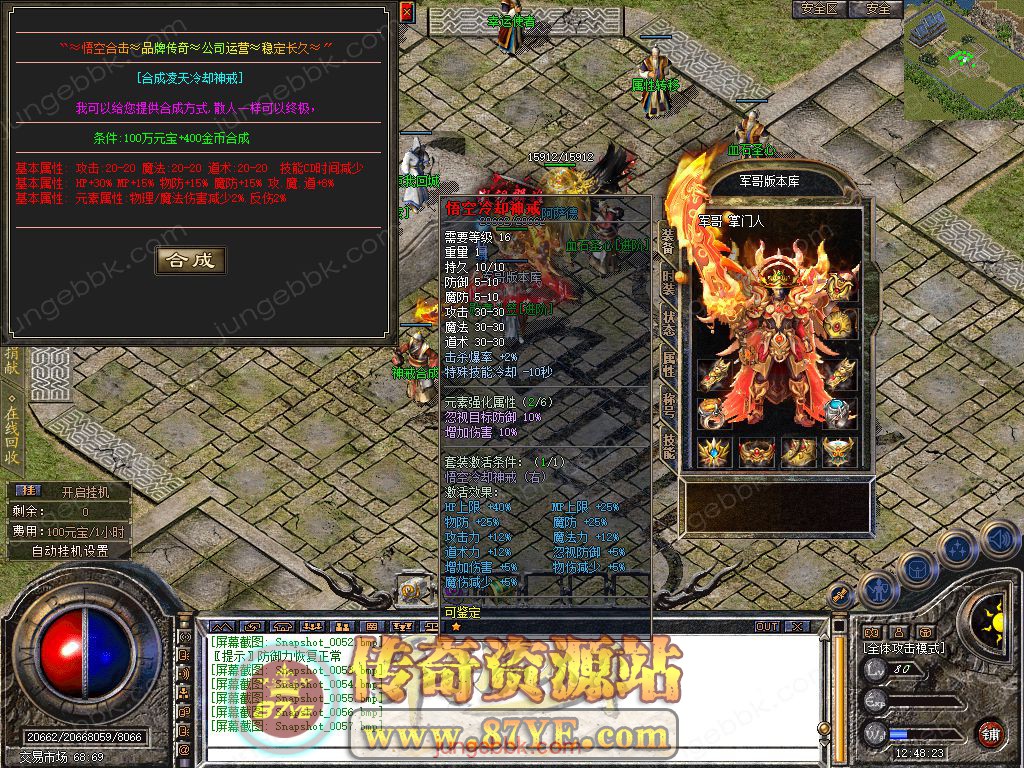
Task: Open 自动挂机设置 auto-battle settings
Action: click(70, 550)
